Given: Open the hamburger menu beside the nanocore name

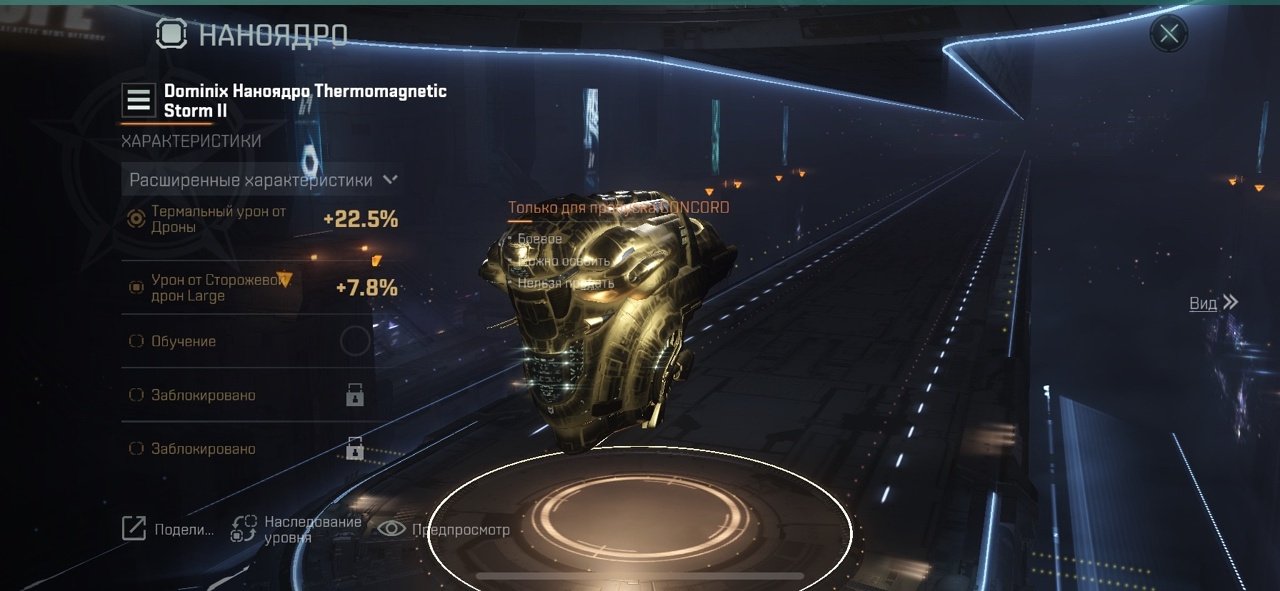Looking at the screenshot, I should click(138, 100).
